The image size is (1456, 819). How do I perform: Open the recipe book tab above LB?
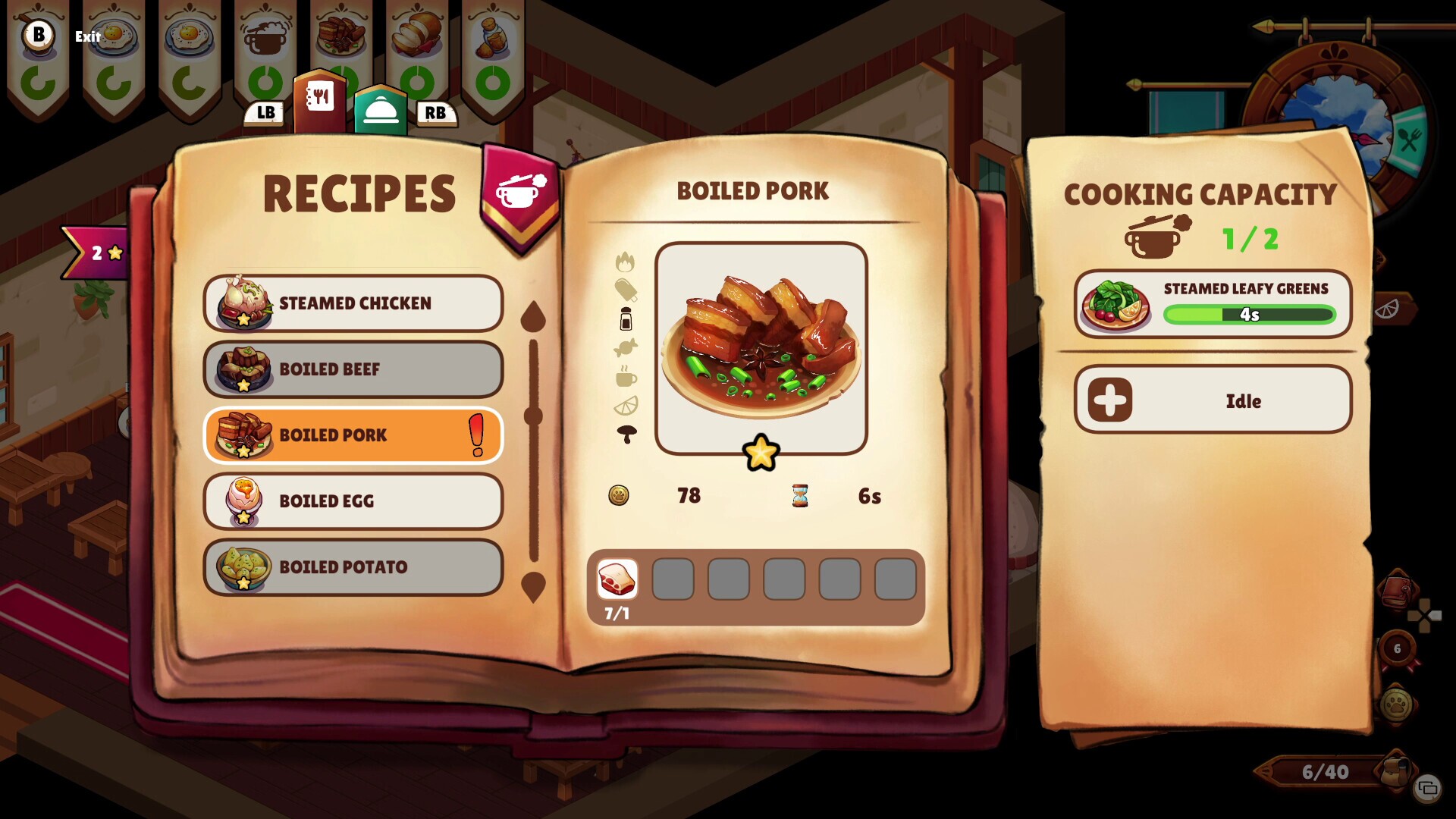(318, 96)
